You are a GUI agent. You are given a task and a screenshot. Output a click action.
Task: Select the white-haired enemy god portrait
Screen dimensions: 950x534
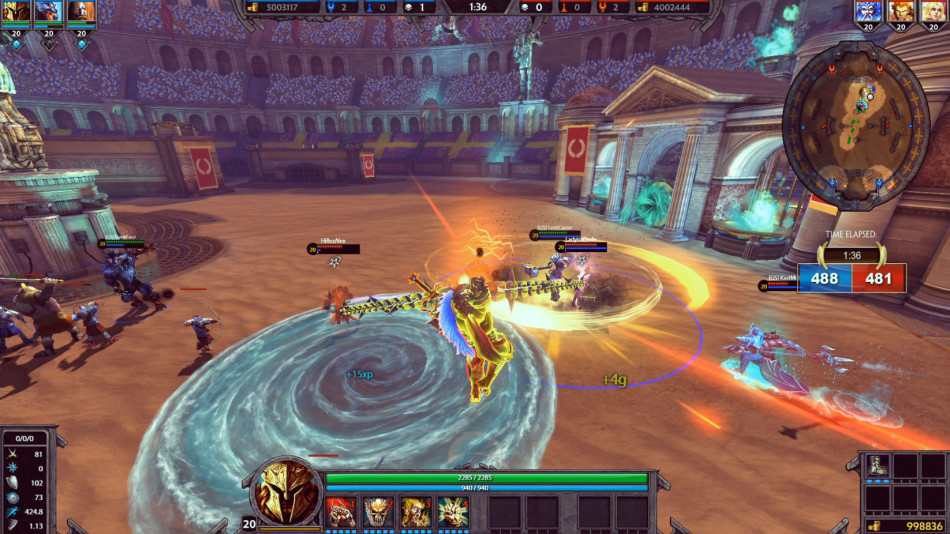point(868,12)
